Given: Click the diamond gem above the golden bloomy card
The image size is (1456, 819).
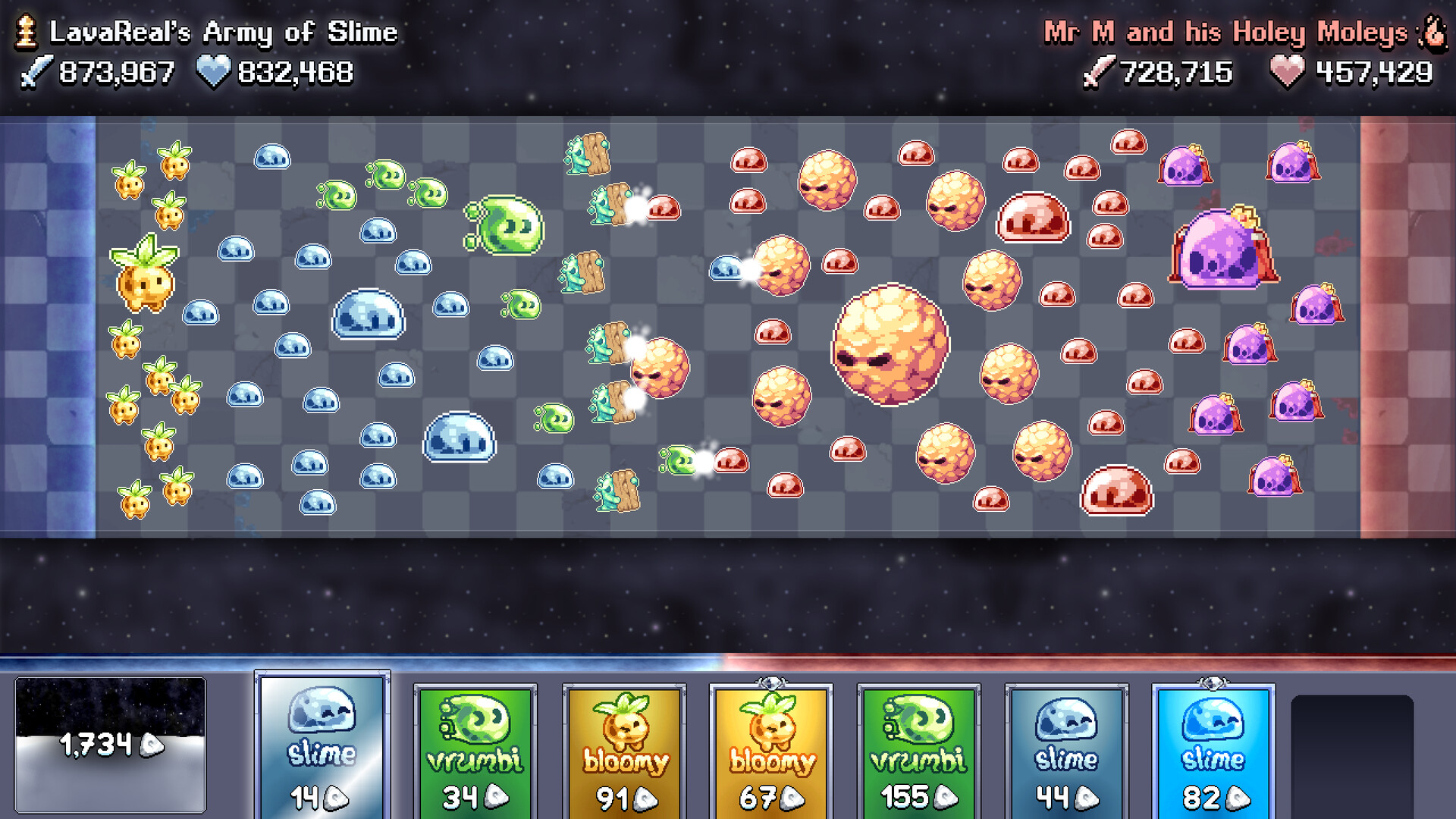Looking at the screenshot, I should (x=769, y=684).
